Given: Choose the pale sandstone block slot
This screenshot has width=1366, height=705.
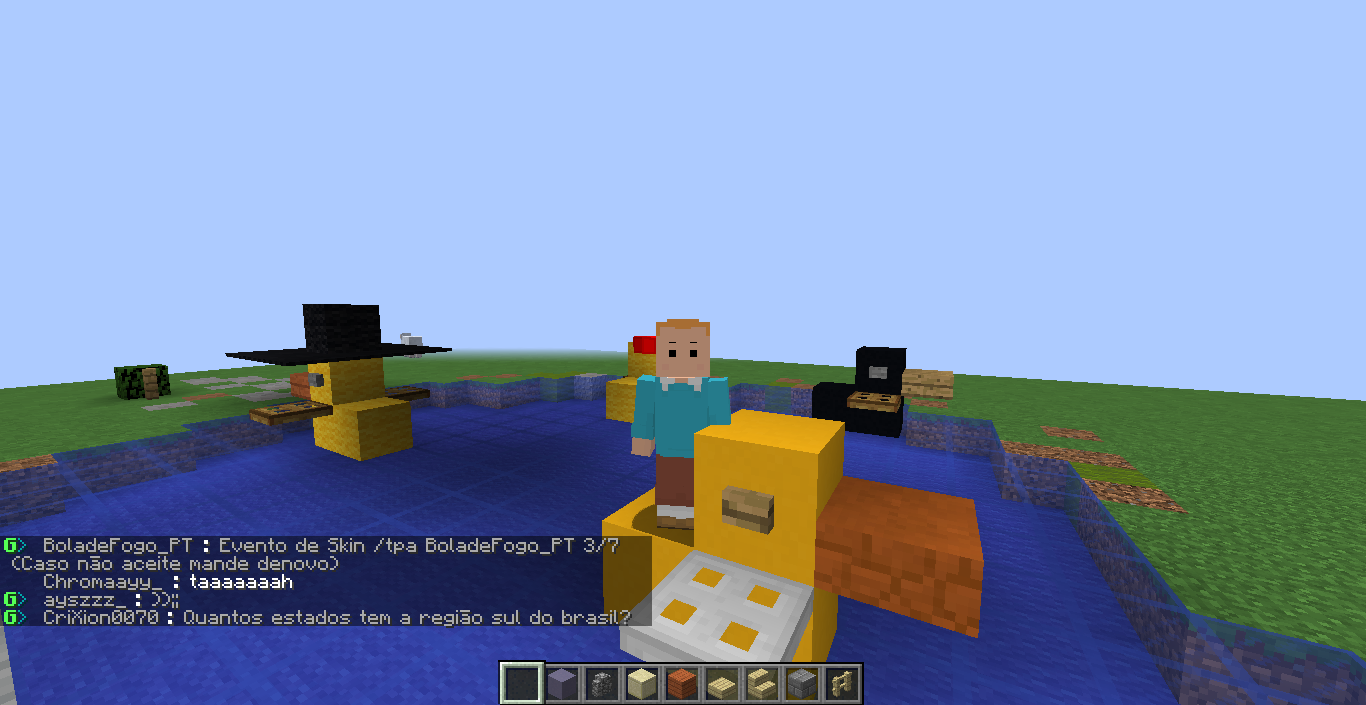Looking at the screenshot, I should coord(642,684).
